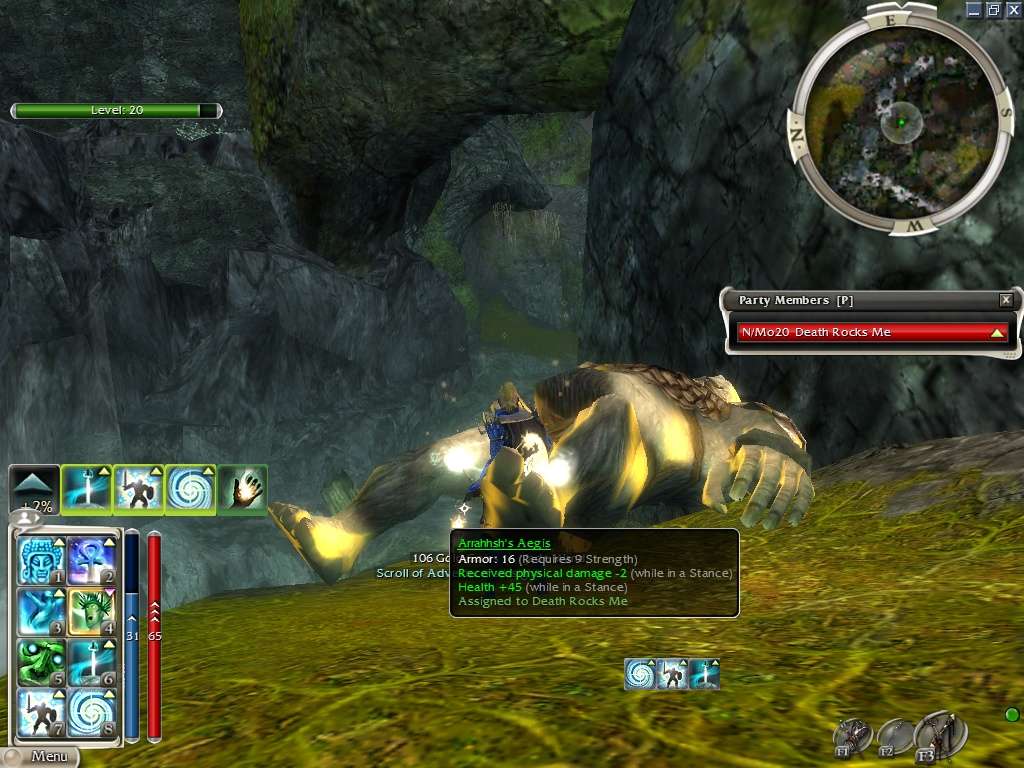Activate the green spiked head skill in slot 4
This screenshot has width=1024, height=768.
click(x=92, y=612)
